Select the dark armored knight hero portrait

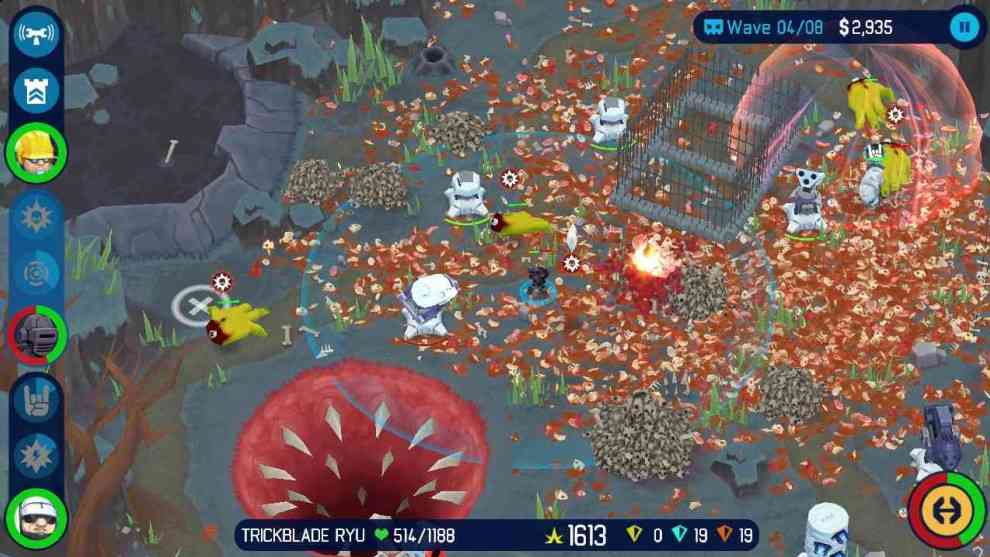click(36, 334)
